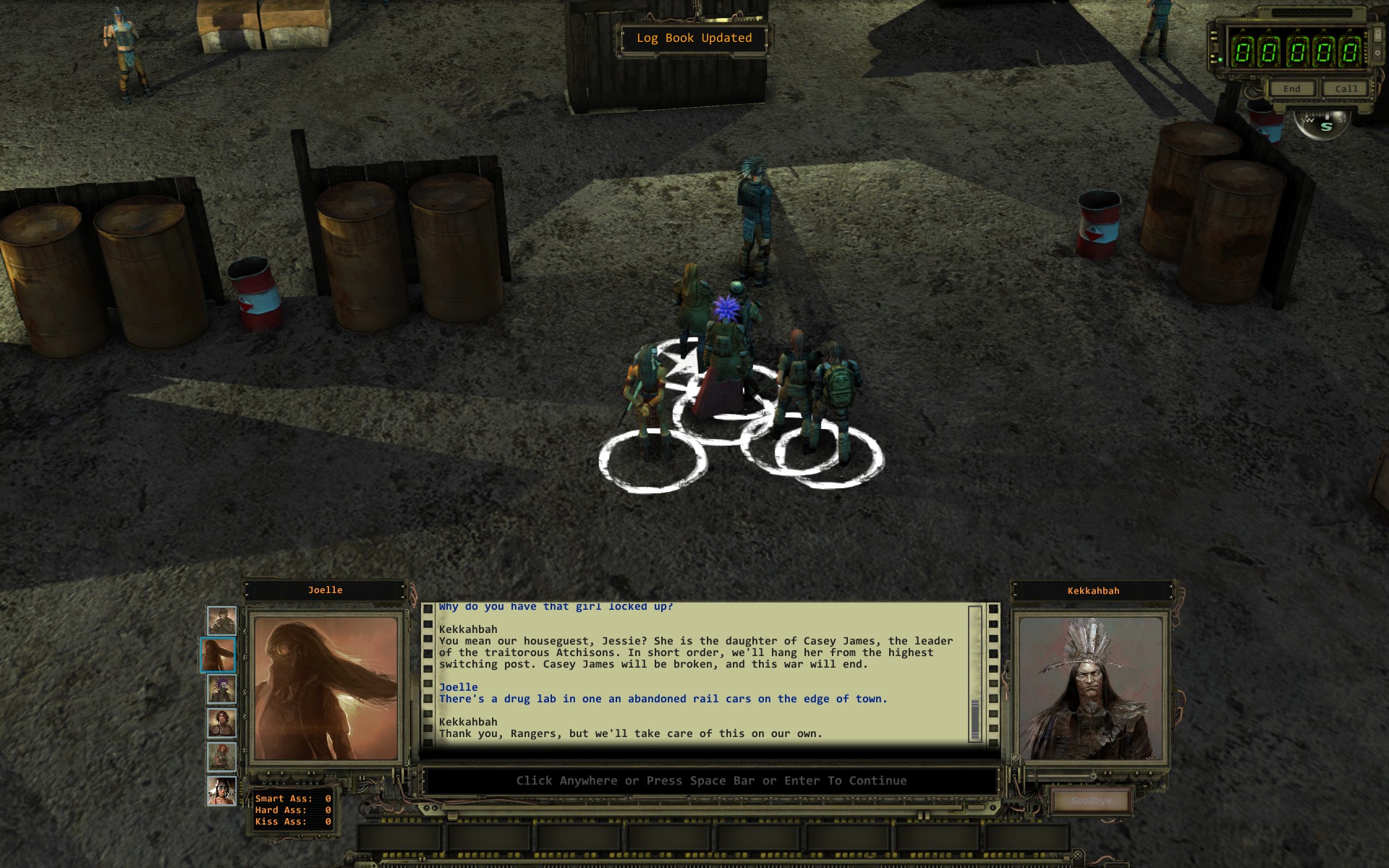Use the Call button on the radio

[x=1346, y=89]
